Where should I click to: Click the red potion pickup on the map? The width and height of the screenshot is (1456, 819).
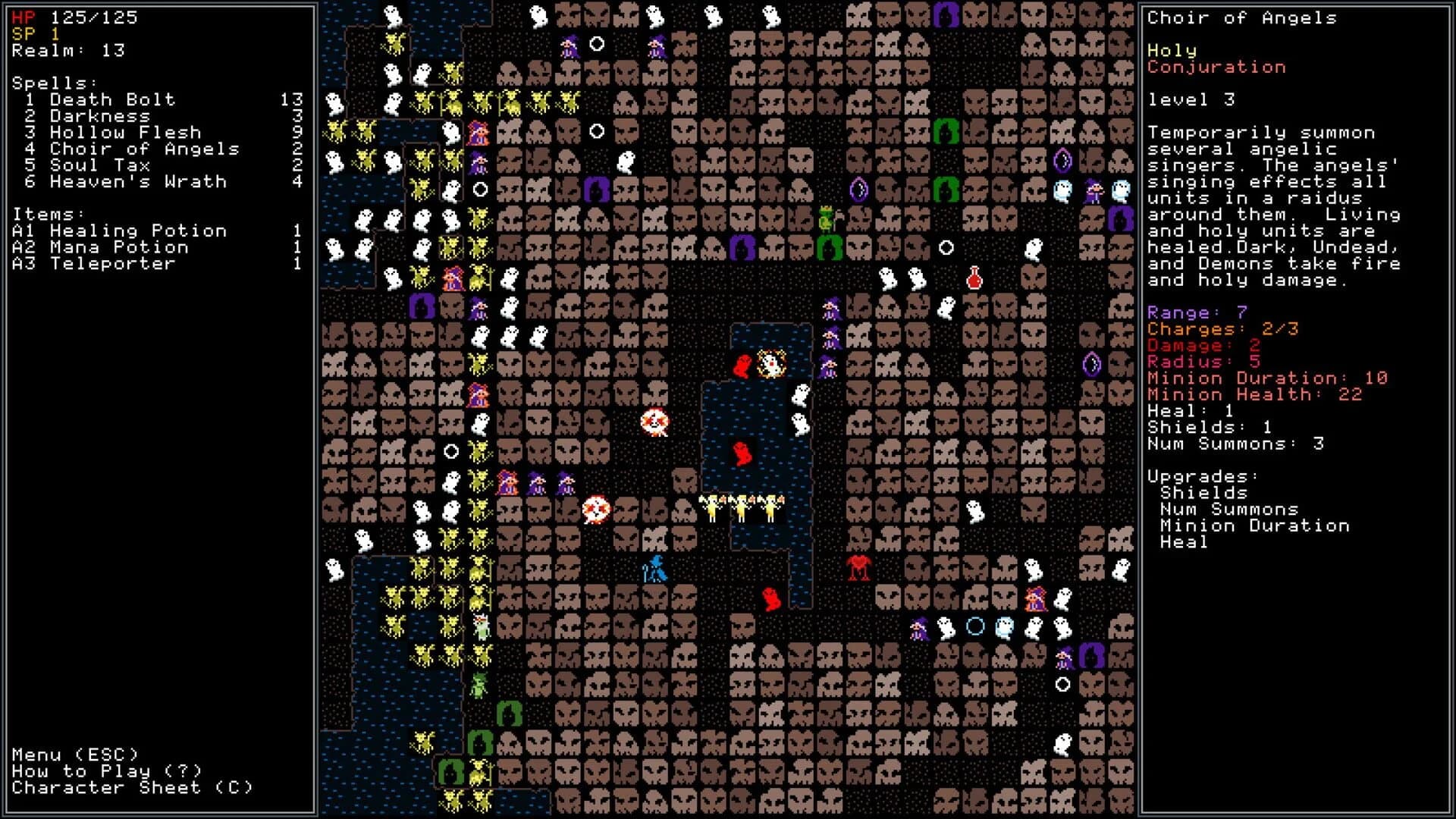(x=975, y=278)
